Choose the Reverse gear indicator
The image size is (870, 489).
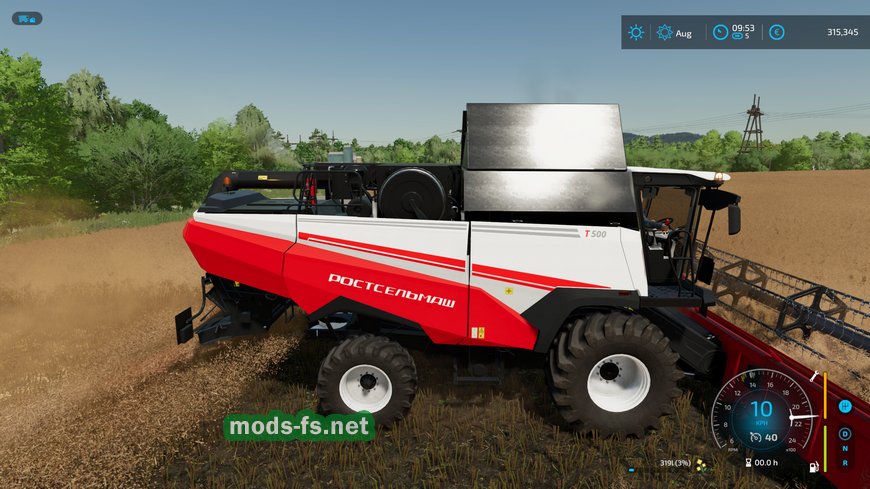(845, 463)
